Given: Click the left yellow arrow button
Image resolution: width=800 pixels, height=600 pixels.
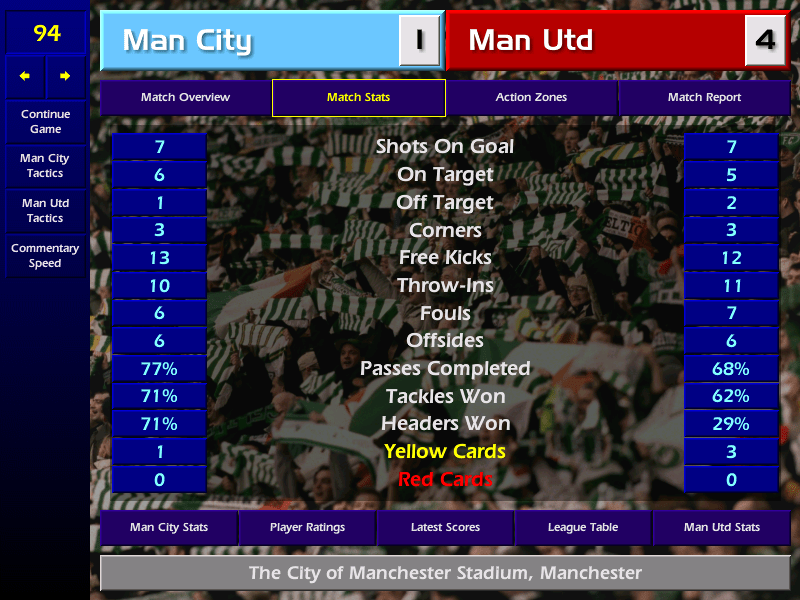Looking at the screenshot, I should point(25,76).
